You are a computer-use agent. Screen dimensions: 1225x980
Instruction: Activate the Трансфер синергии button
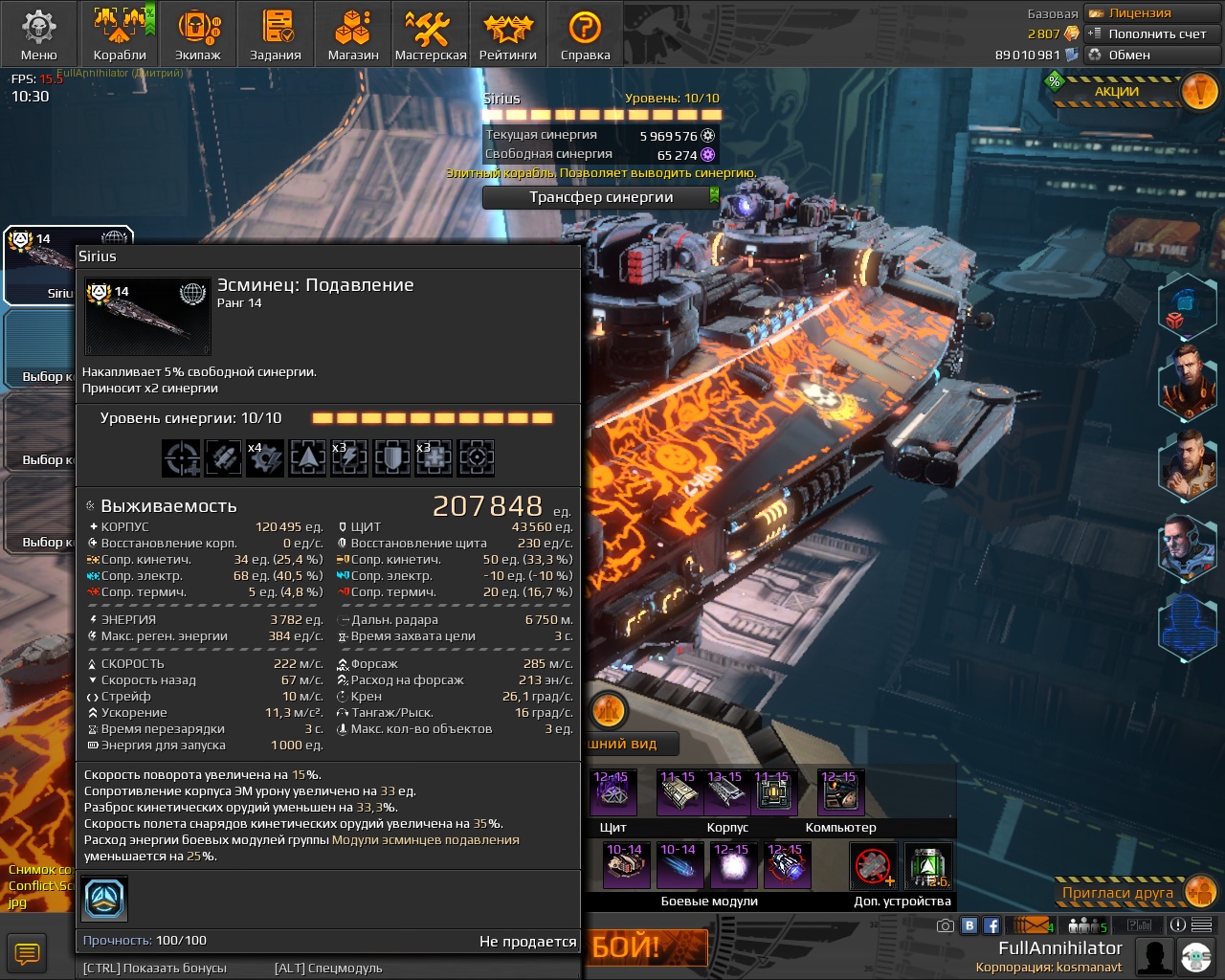pos(601,197)
